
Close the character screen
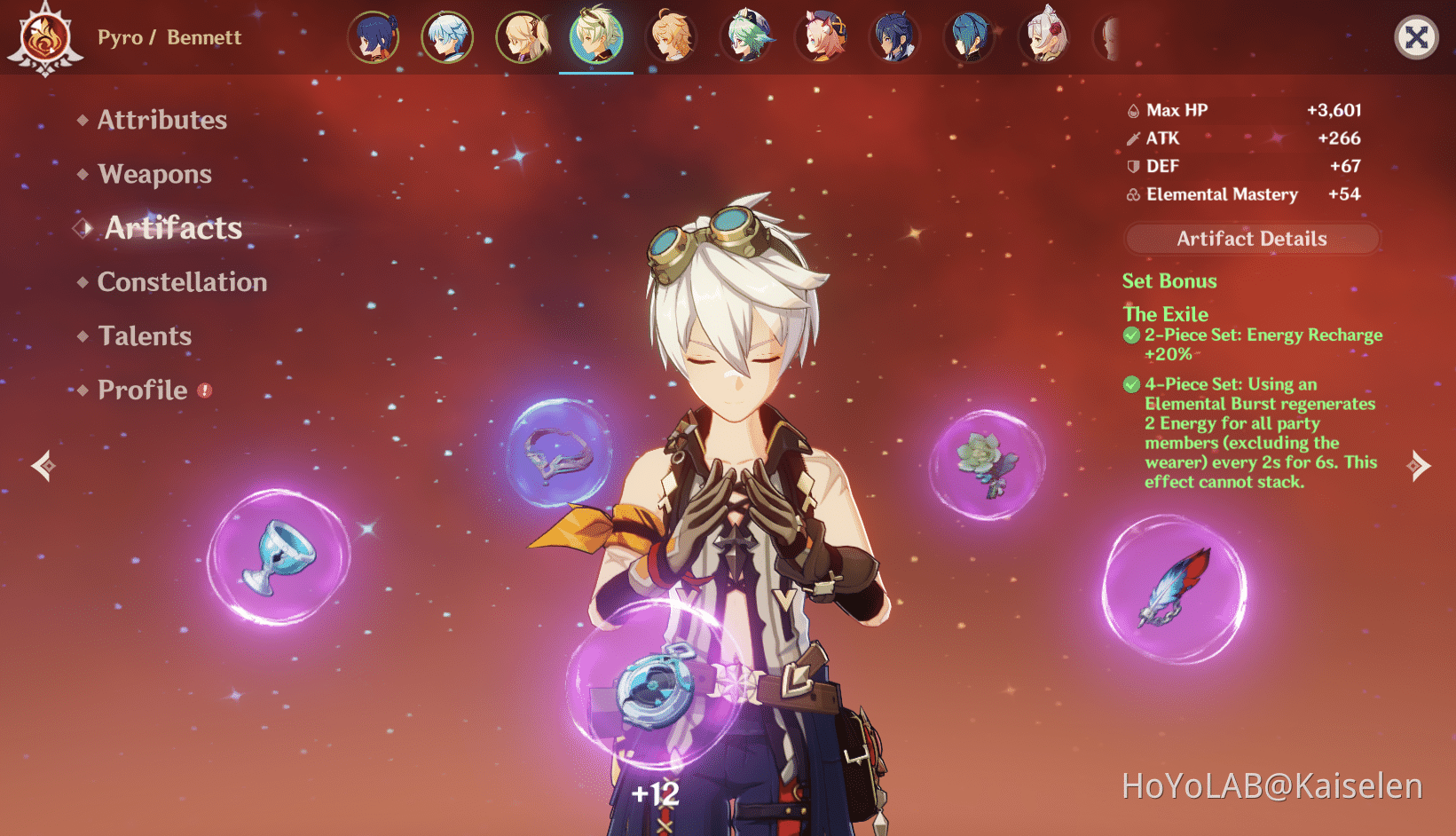1416,37
